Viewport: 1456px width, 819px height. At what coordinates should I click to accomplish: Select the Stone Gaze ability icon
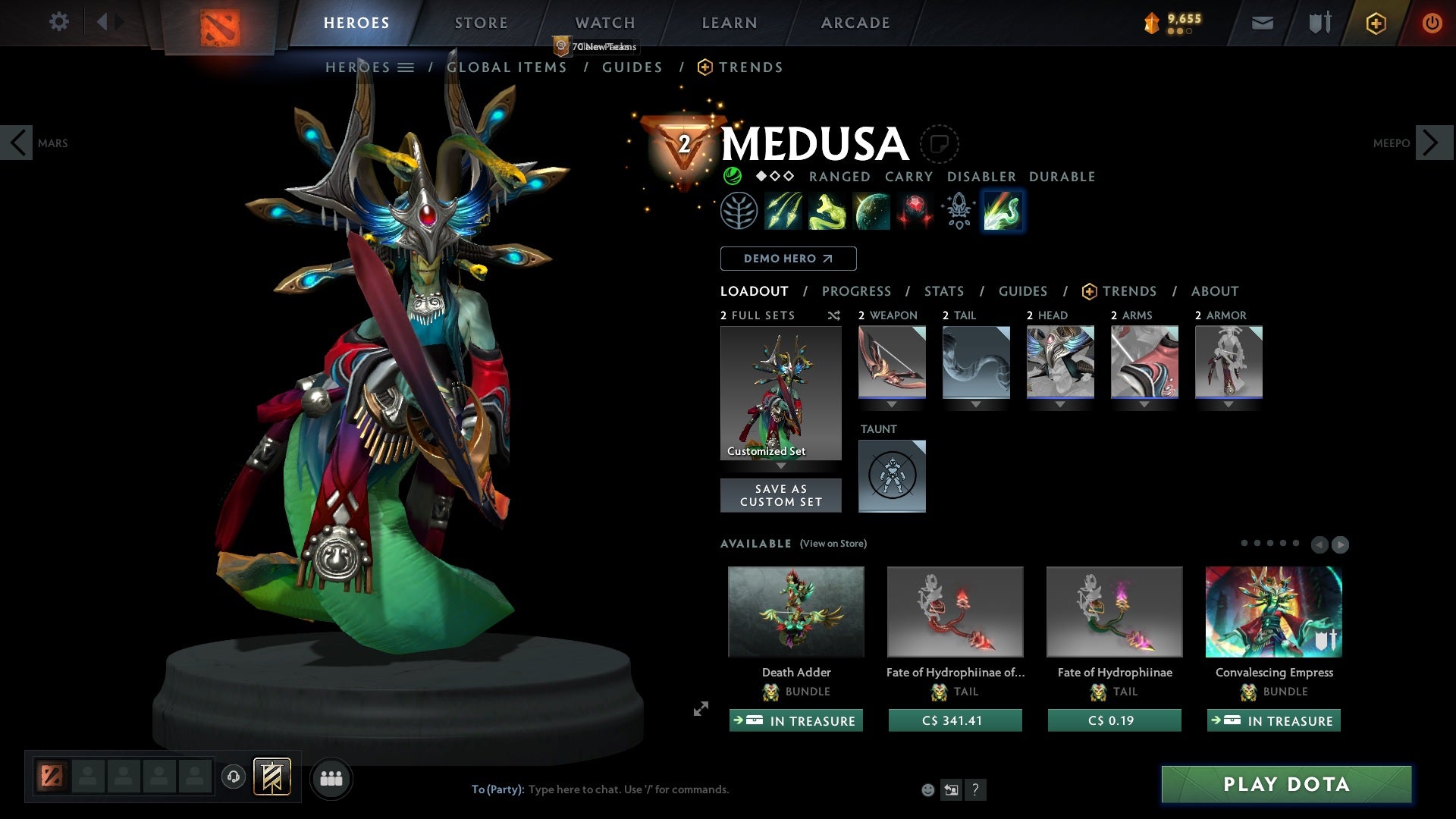pyautogui.click(x=915, y=210)
